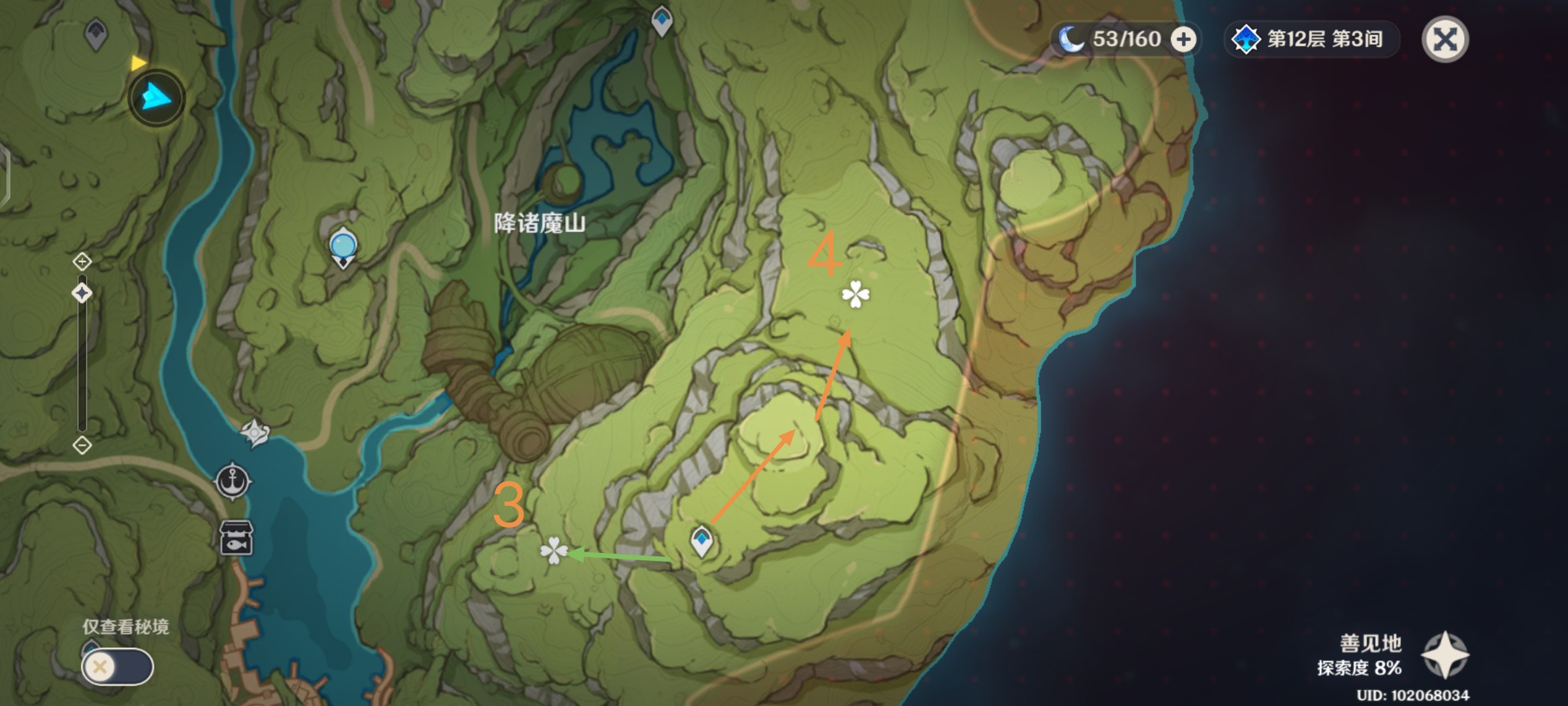Select the blue pin marker near 降诸魔山

[342, 244]
